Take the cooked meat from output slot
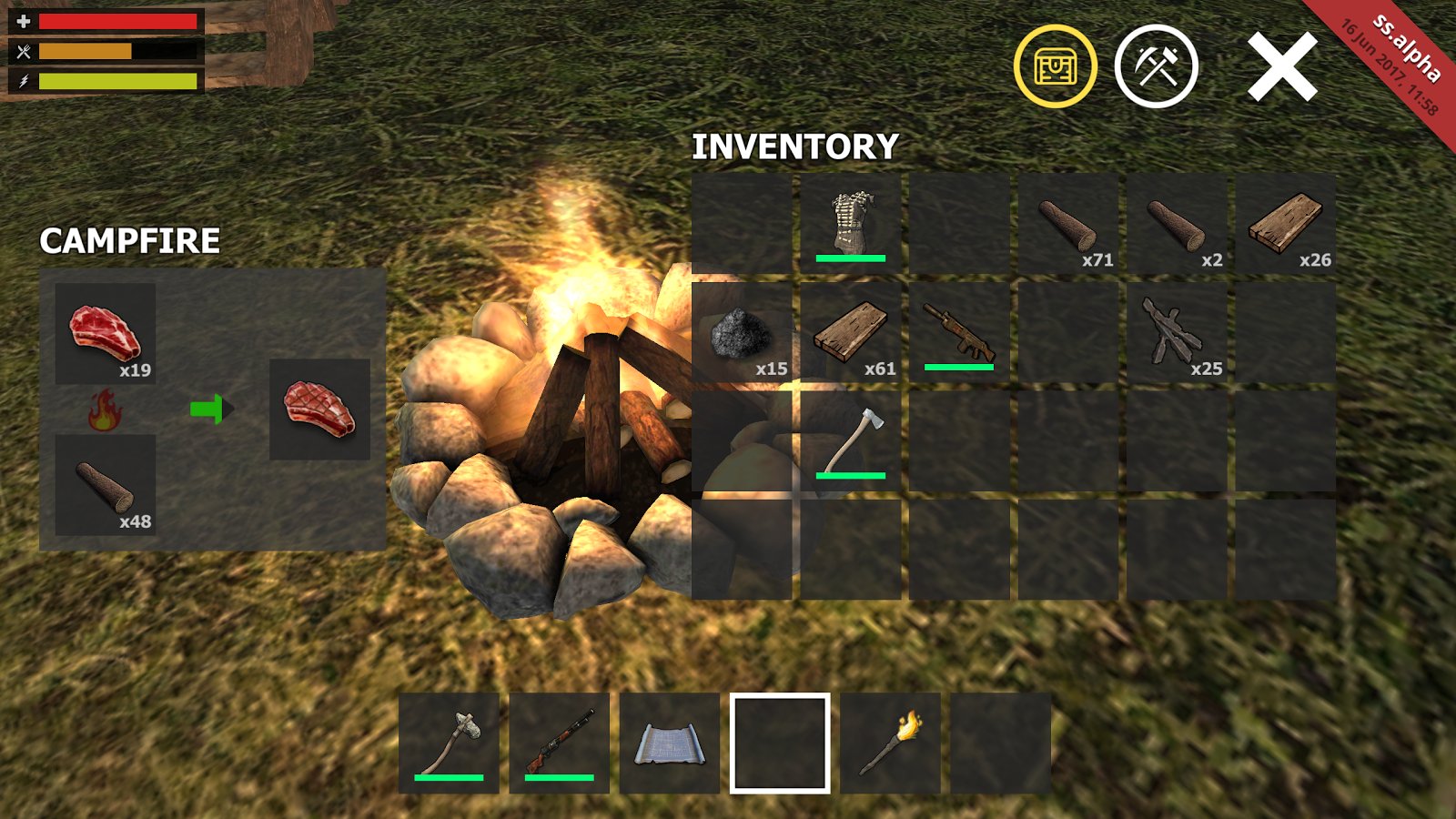Screen dimensions: 1456x819 click(319, 409)
